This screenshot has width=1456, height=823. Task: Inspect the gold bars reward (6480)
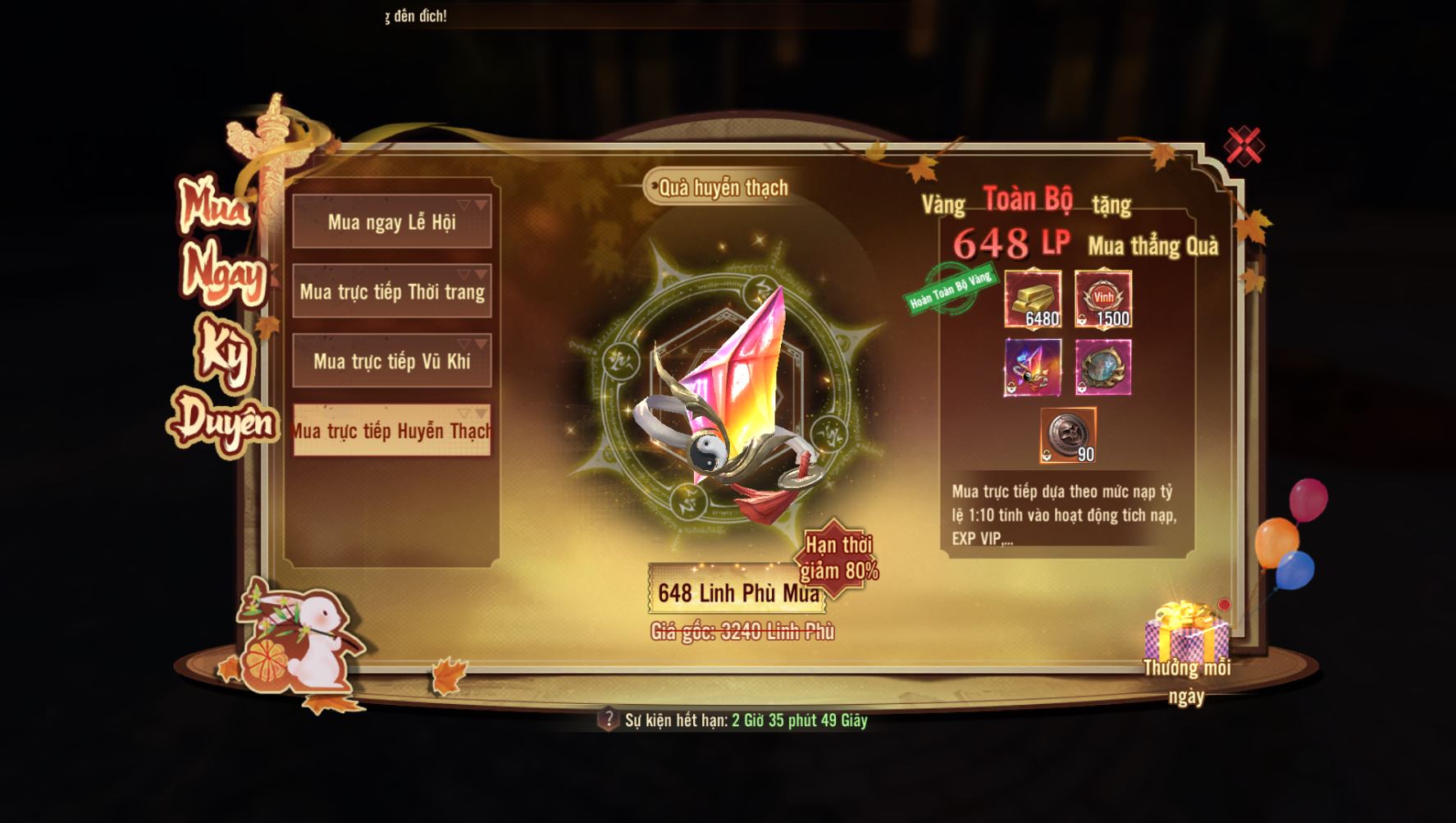1033,299
